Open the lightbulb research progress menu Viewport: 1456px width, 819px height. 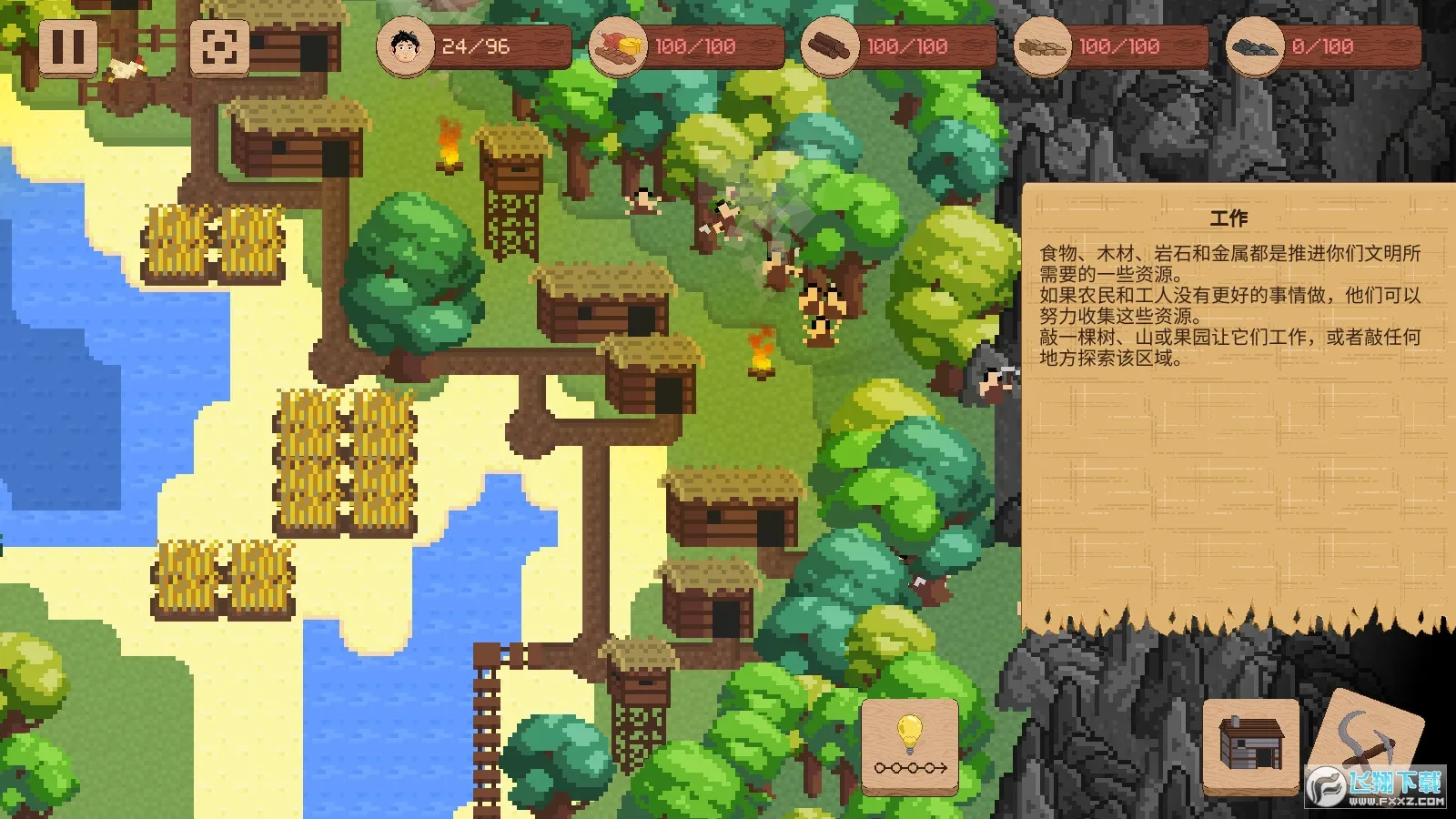[910, 746]
